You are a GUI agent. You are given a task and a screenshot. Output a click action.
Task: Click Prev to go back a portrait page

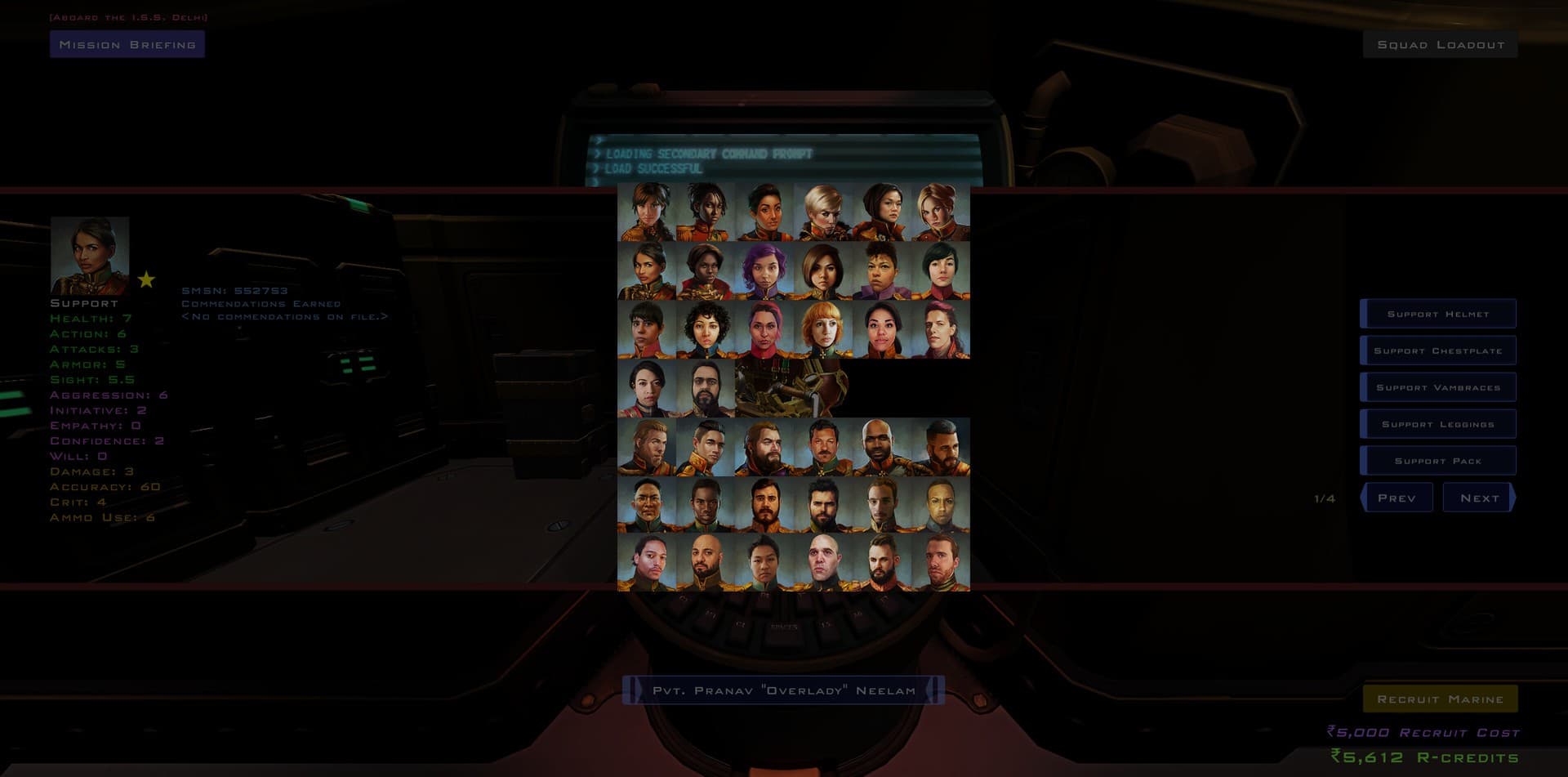[1396, 498]
